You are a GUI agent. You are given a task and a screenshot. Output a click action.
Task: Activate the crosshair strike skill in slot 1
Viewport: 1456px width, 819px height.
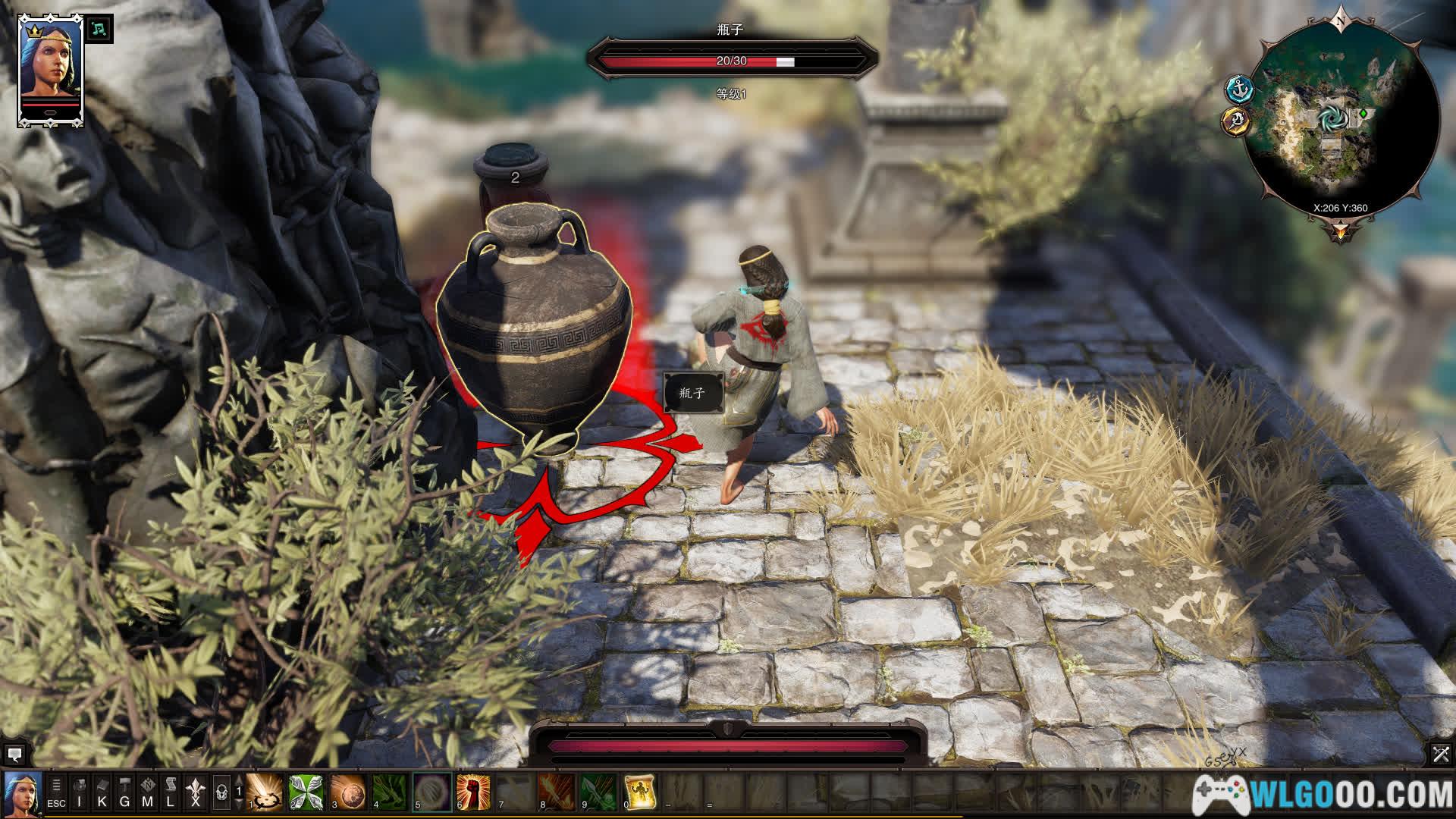coord(265,792)
